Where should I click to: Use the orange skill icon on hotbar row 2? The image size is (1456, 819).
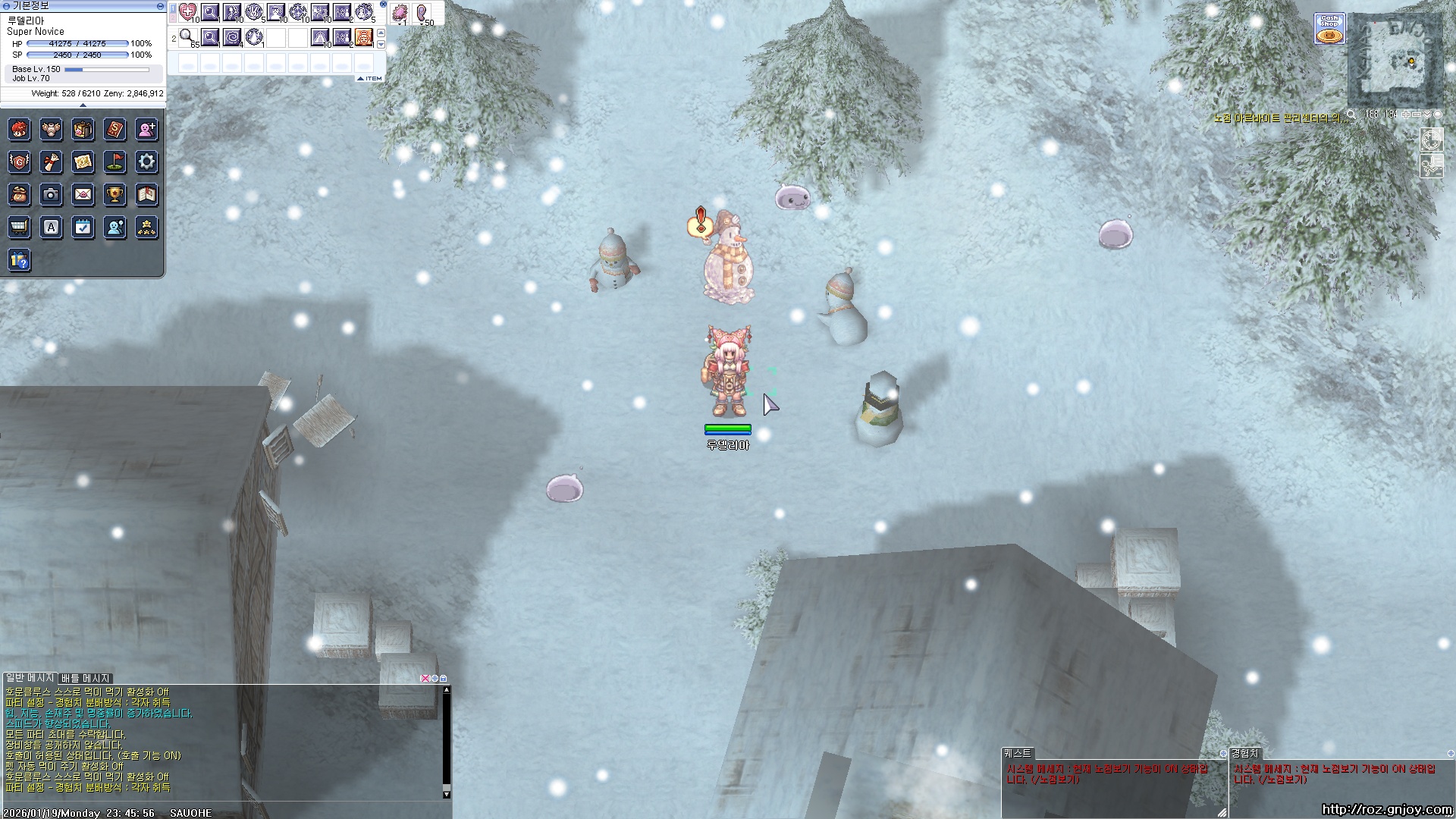pyautogui.click(x=364, y=37)
